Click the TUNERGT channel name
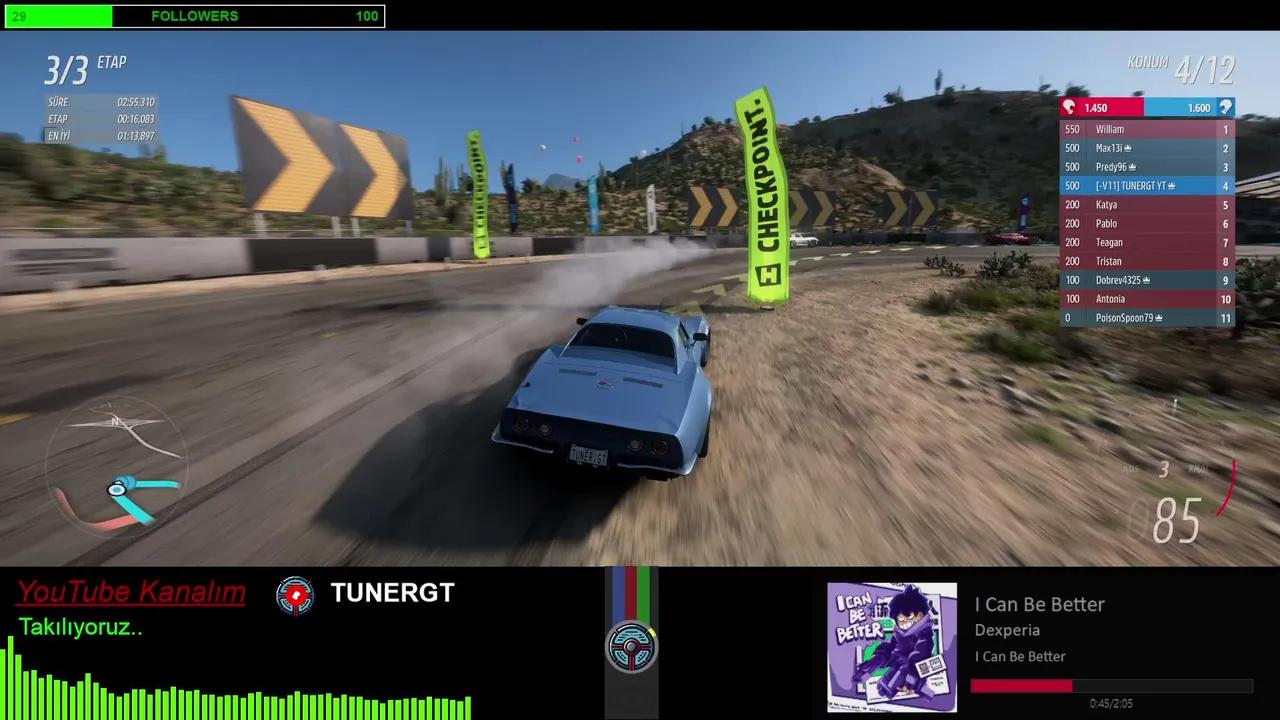The height and width of the screenshot is (720, 1280). point(392,593)
